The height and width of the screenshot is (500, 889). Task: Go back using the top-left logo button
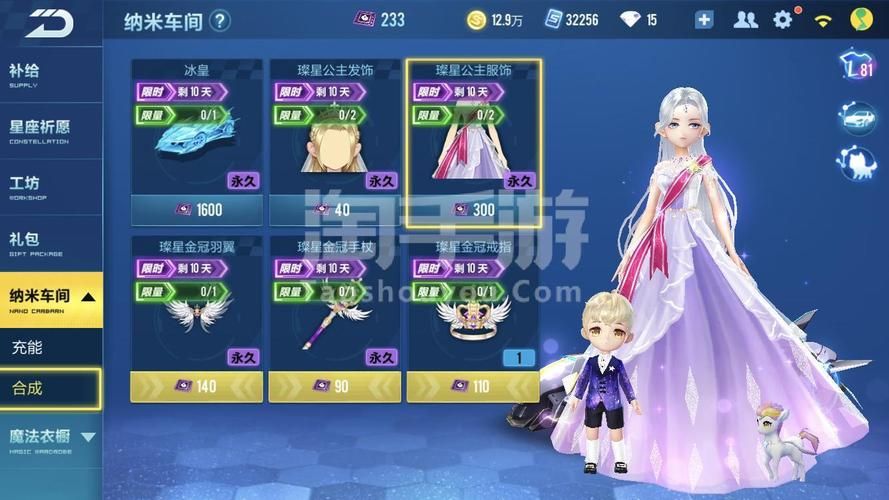pyautogui.click(x=50, y=22)
